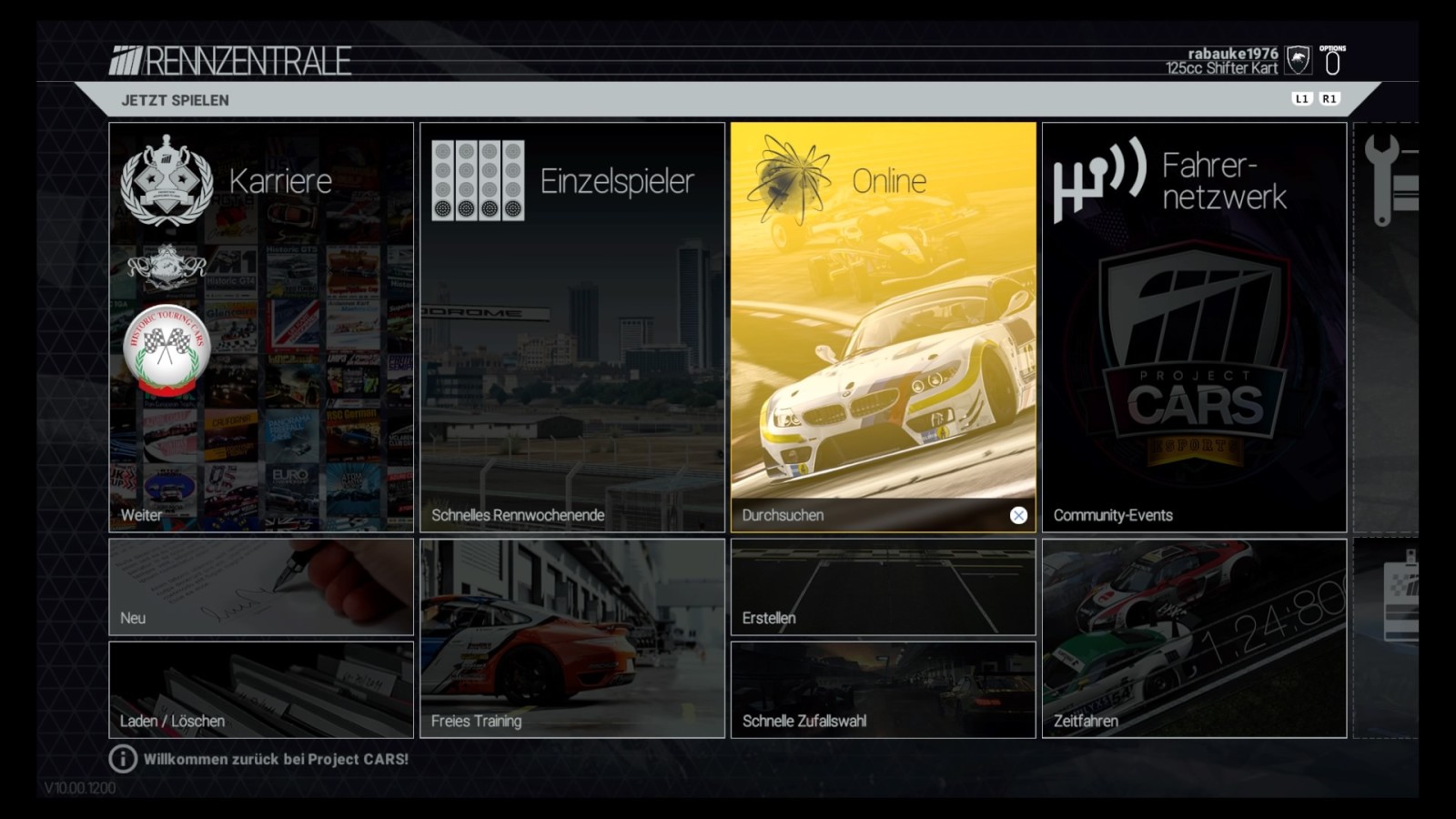The image size is (1456, 819).
Task: Start a new career with Neu
Action: [x=261, y=587]
